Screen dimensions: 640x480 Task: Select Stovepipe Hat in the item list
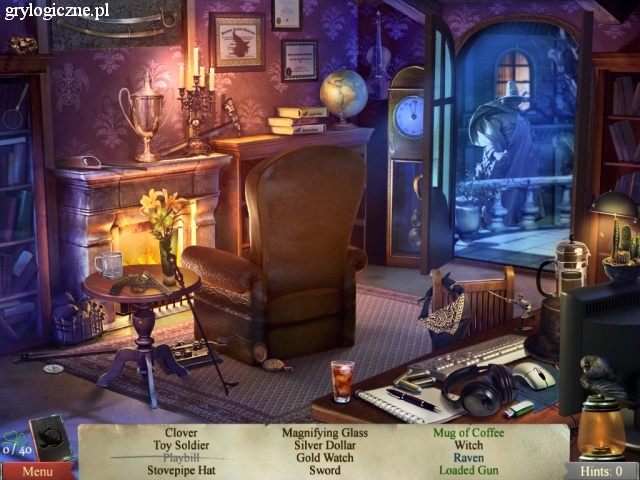tap(181, 470)
